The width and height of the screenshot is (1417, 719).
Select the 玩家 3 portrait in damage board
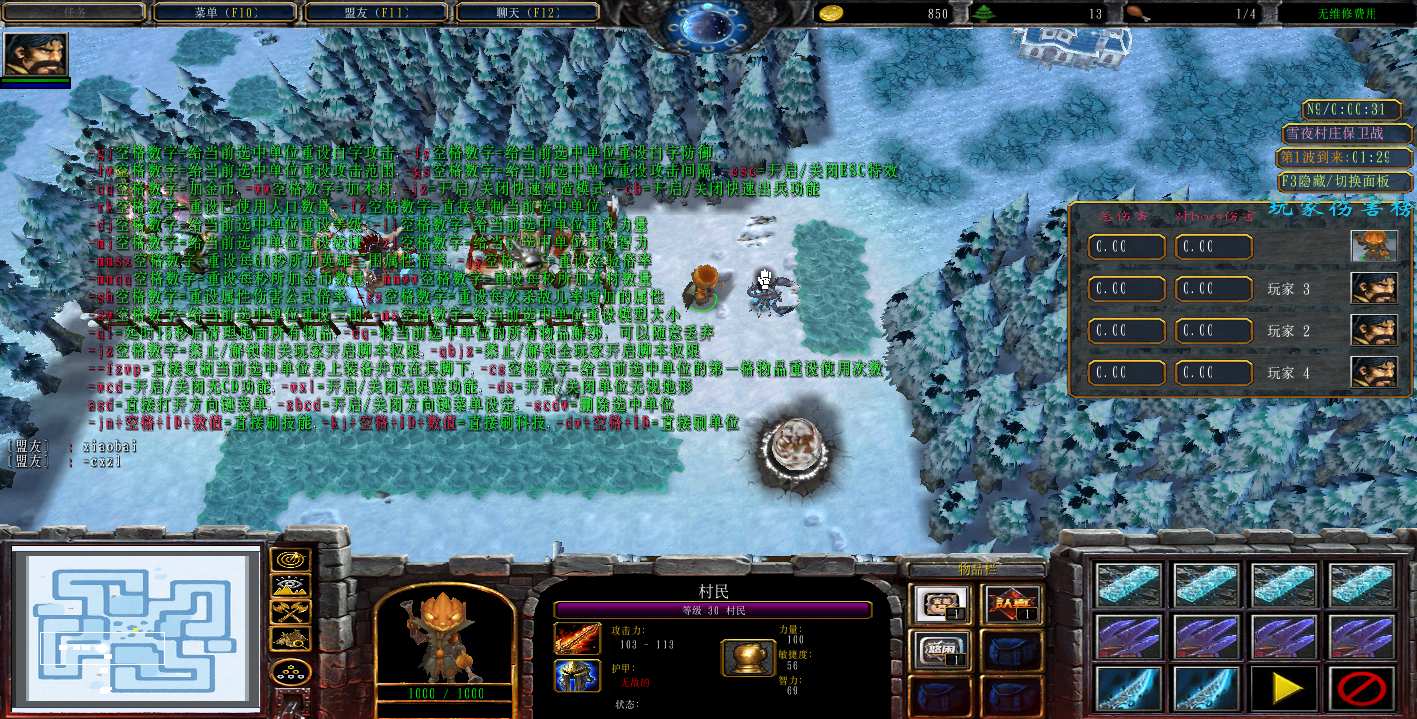1374,288
